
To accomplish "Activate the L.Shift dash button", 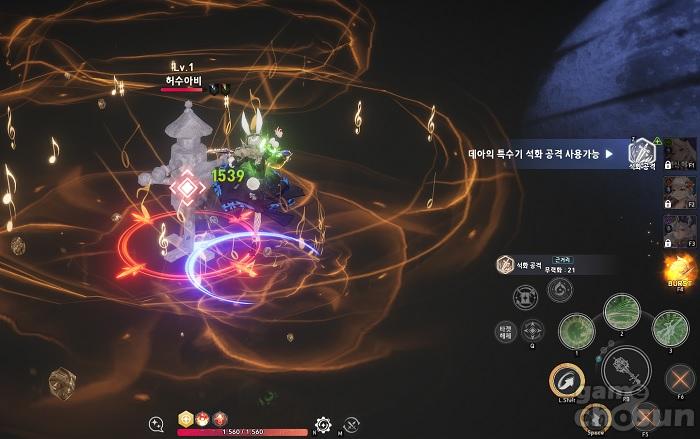I will click(565, 381).
